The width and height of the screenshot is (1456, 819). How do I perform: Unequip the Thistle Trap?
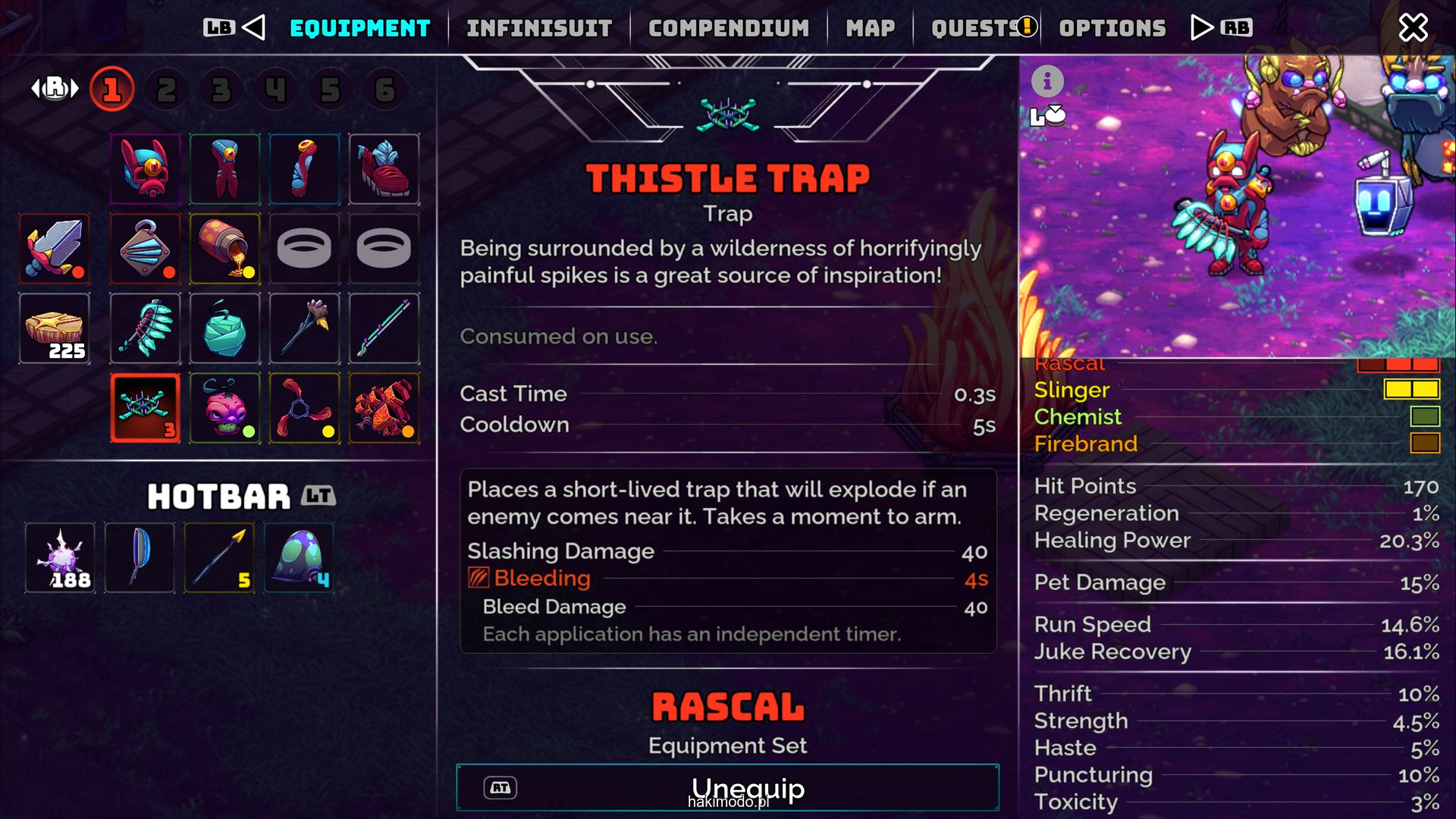pos(727,788)
